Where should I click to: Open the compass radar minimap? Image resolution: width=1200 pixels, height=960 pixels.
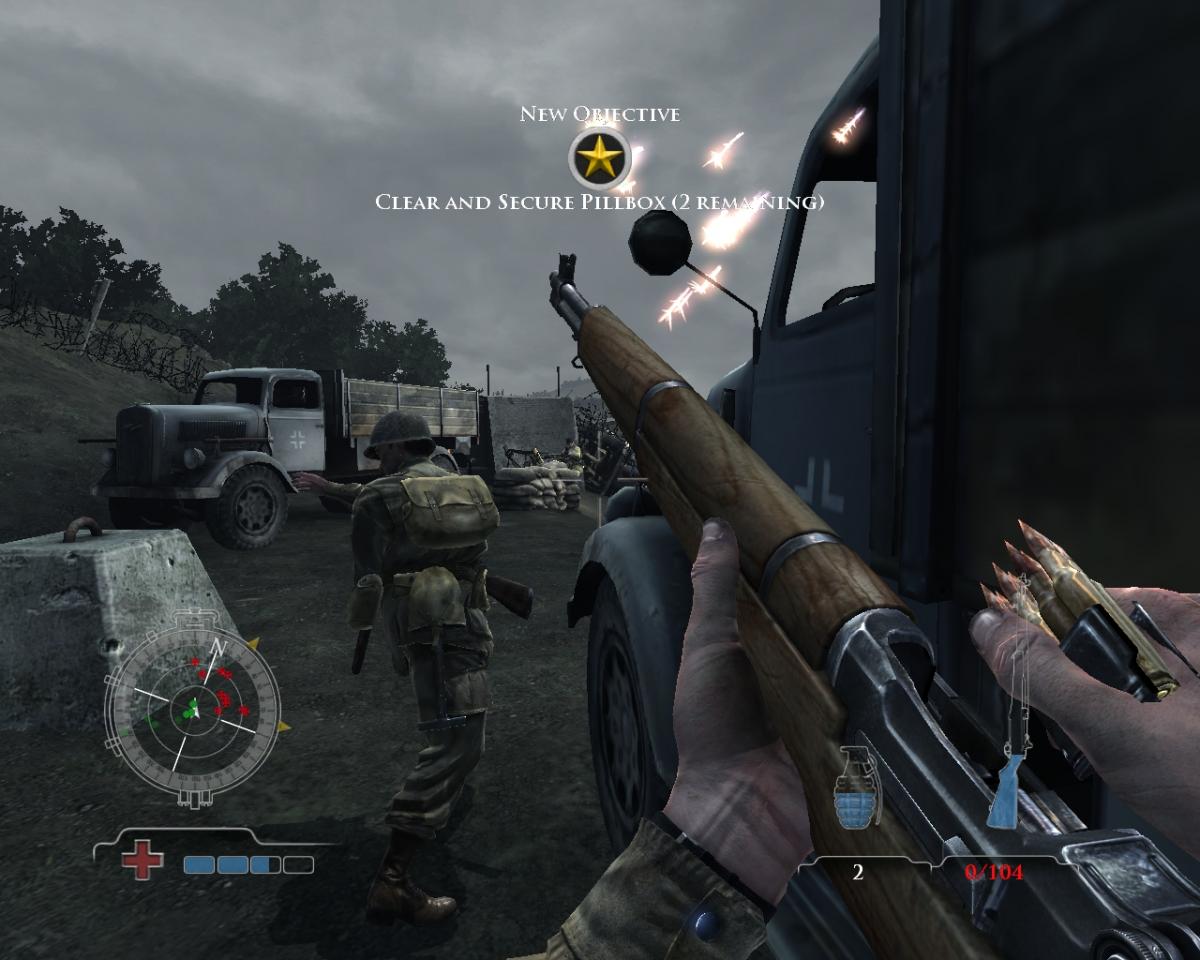point(192,709)
